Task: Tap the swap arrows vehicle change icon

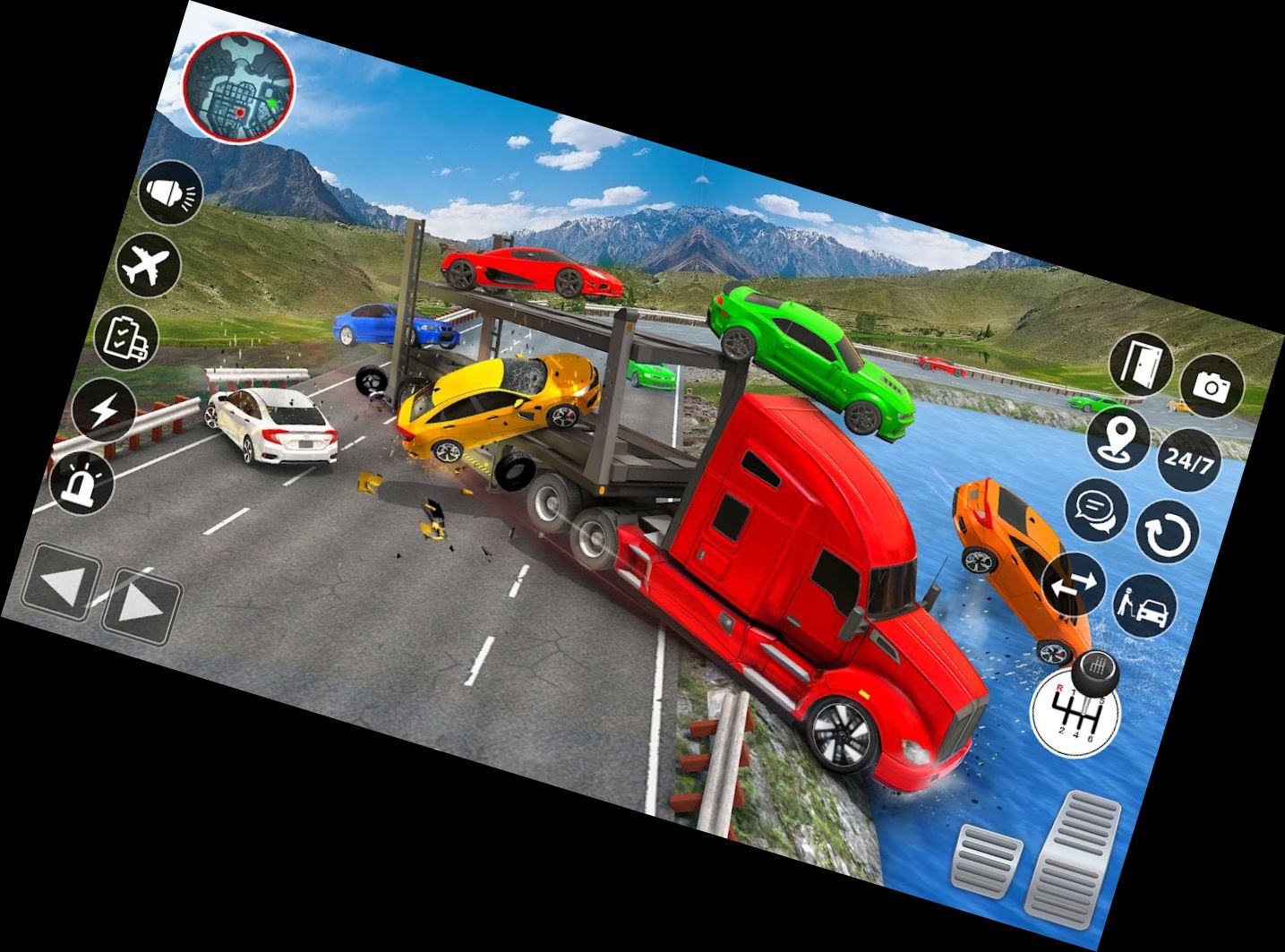Action: tap(1073, 584)
